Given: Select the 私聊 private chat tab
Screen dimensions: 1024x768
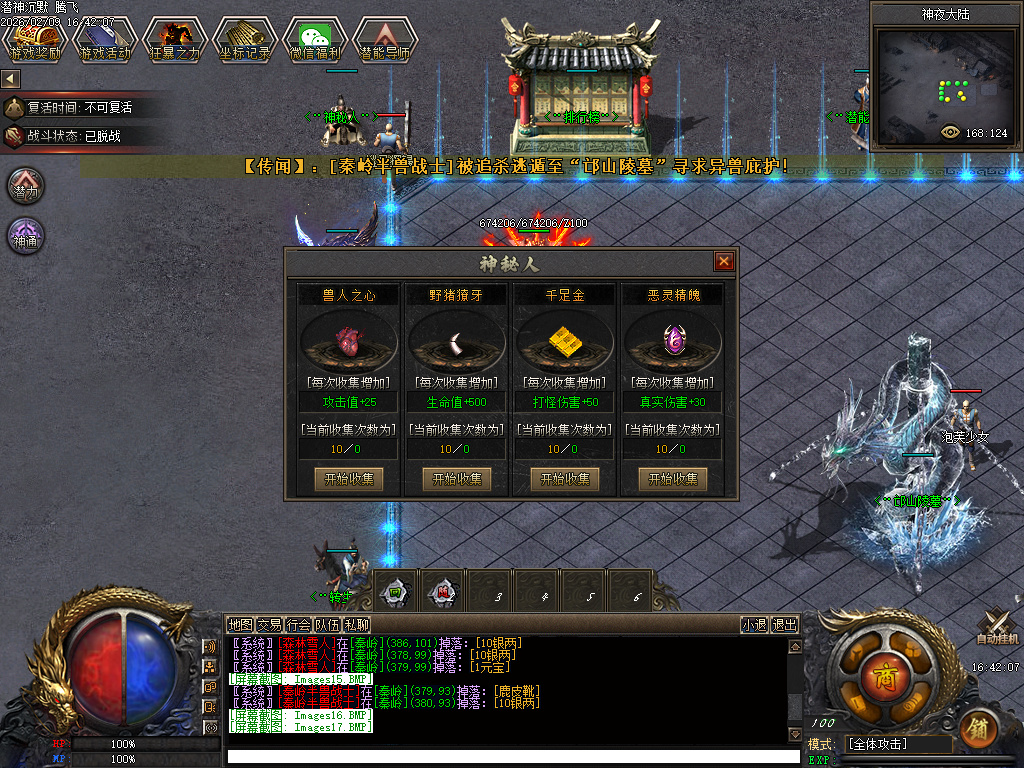Looking at the screenshot, I should point(357,625).
